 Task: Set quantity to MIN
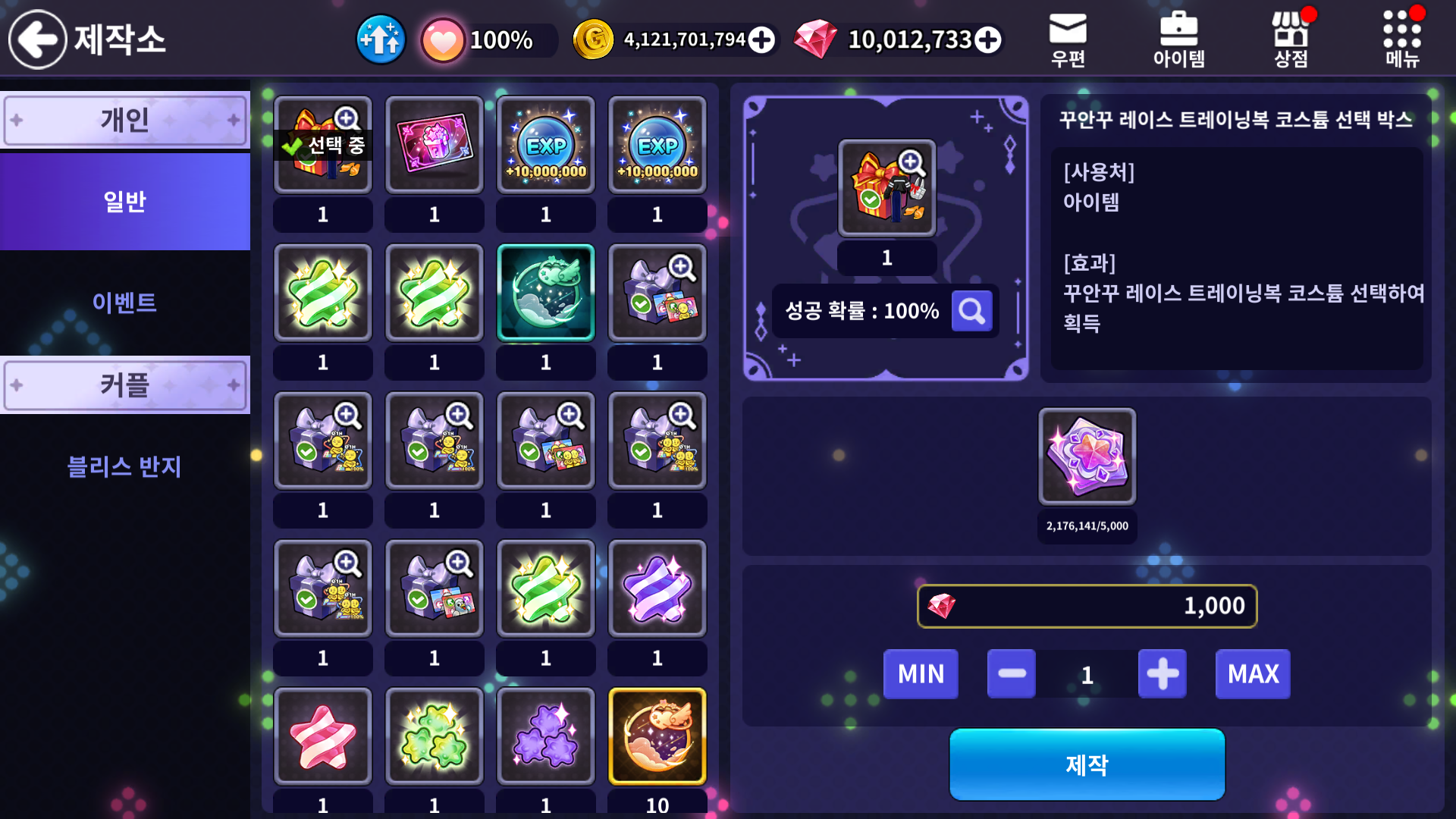[x=921, y=673]
